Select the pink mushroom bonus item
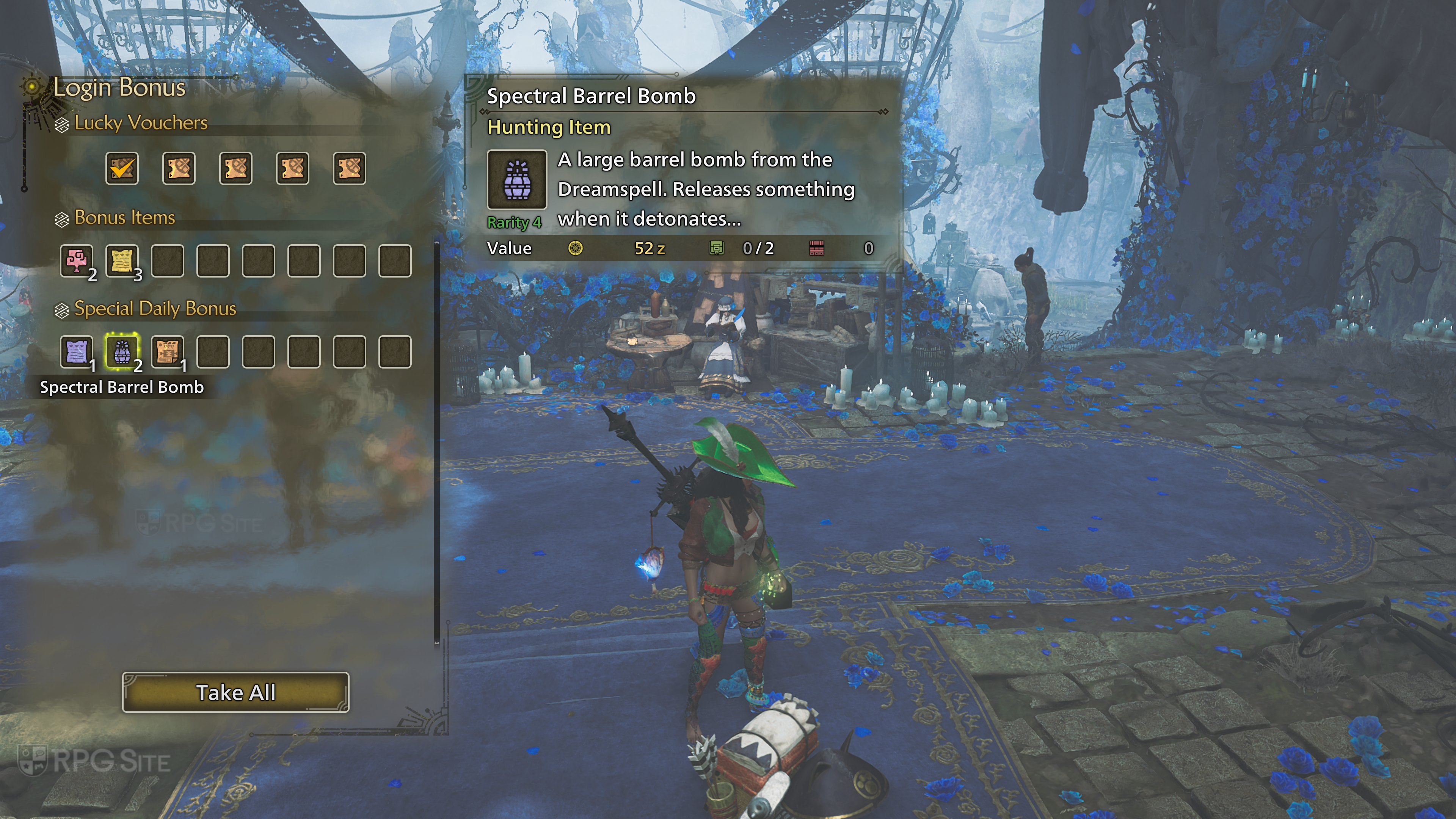This screenshot has height=819, width=1456. (x=77, y=260)
